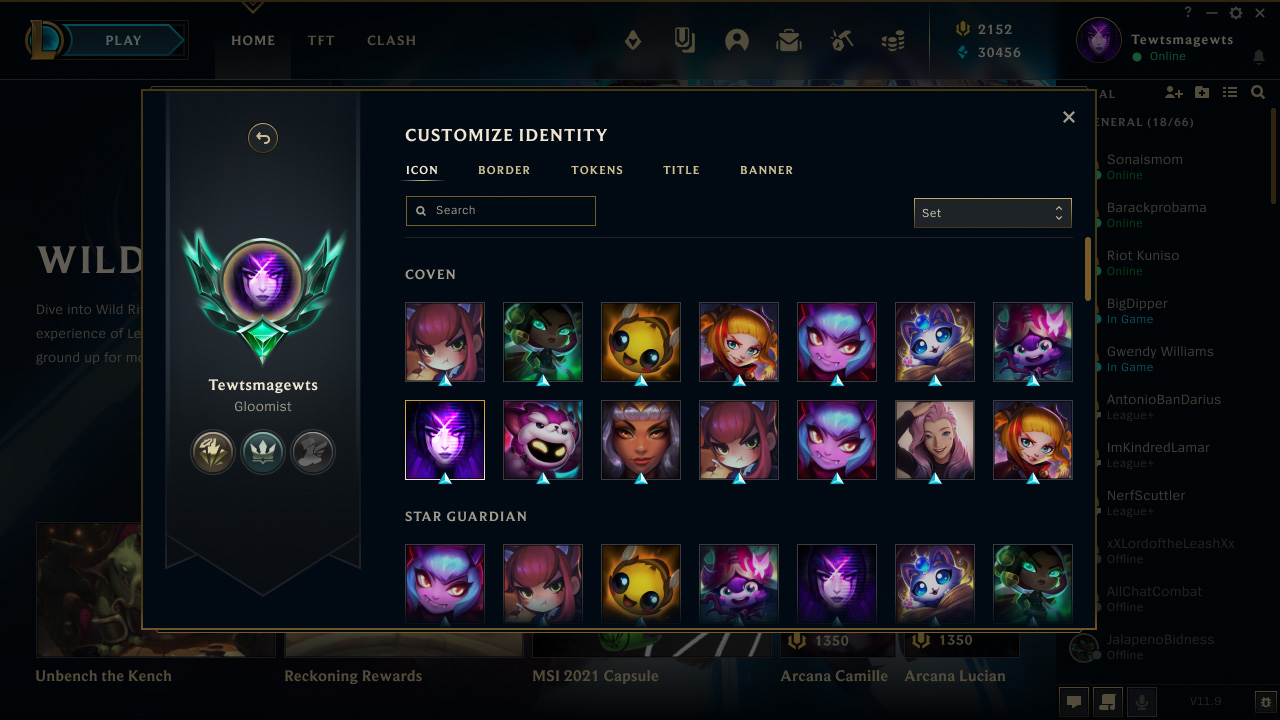Switch to the Border tab

[504, 170]
